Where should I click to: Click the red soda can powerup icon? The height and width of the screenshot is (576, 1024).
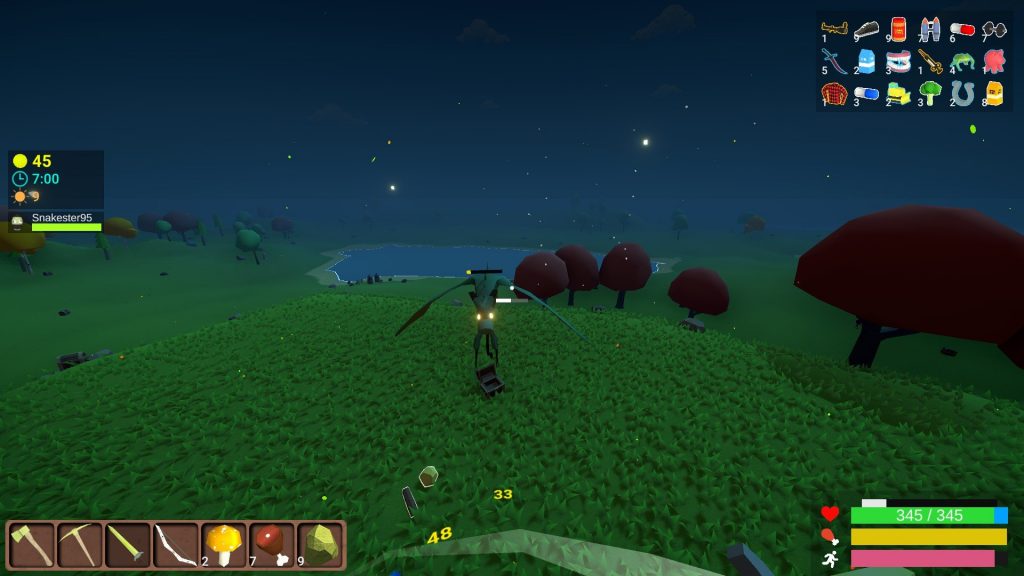898,28
